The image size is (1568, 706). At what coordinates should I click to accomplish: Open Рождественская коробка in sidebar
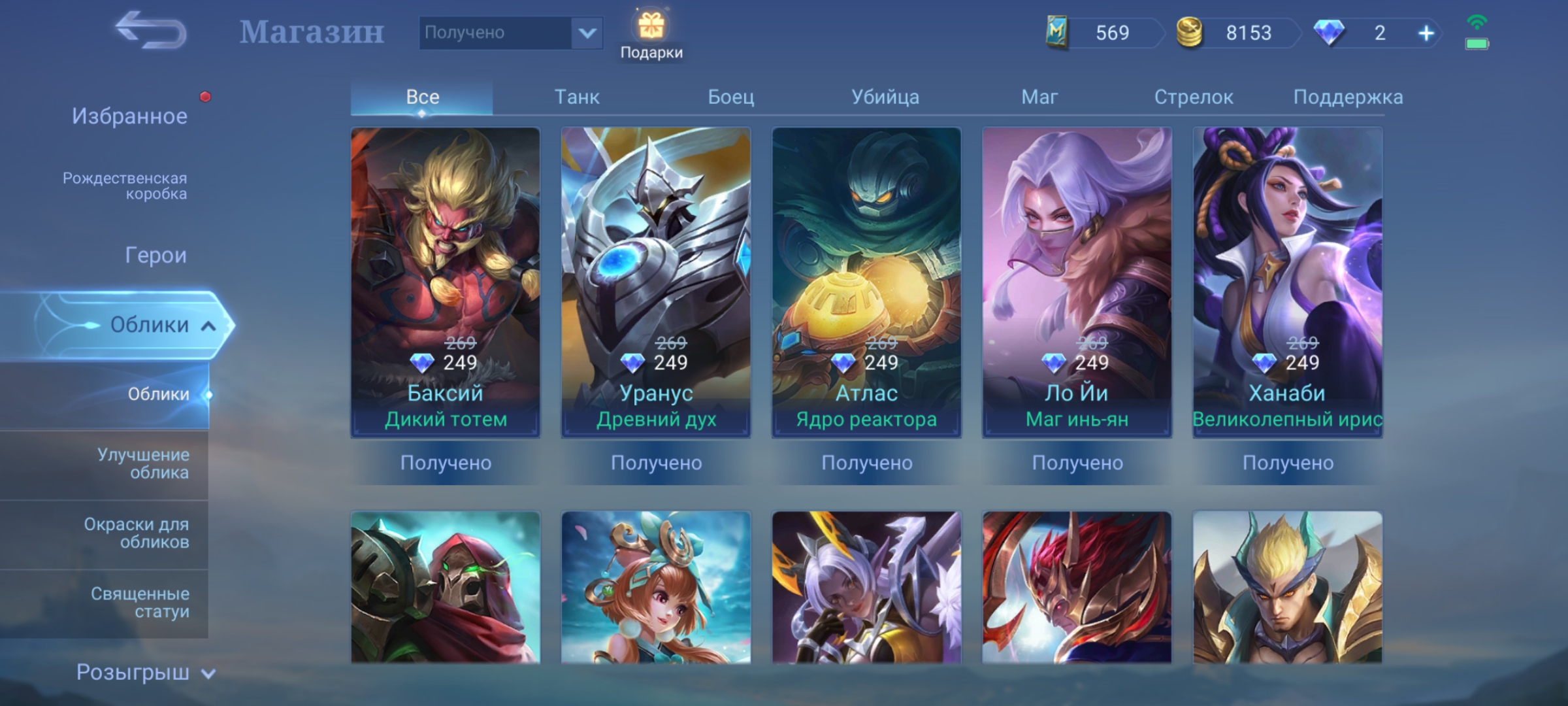(125, 186)
